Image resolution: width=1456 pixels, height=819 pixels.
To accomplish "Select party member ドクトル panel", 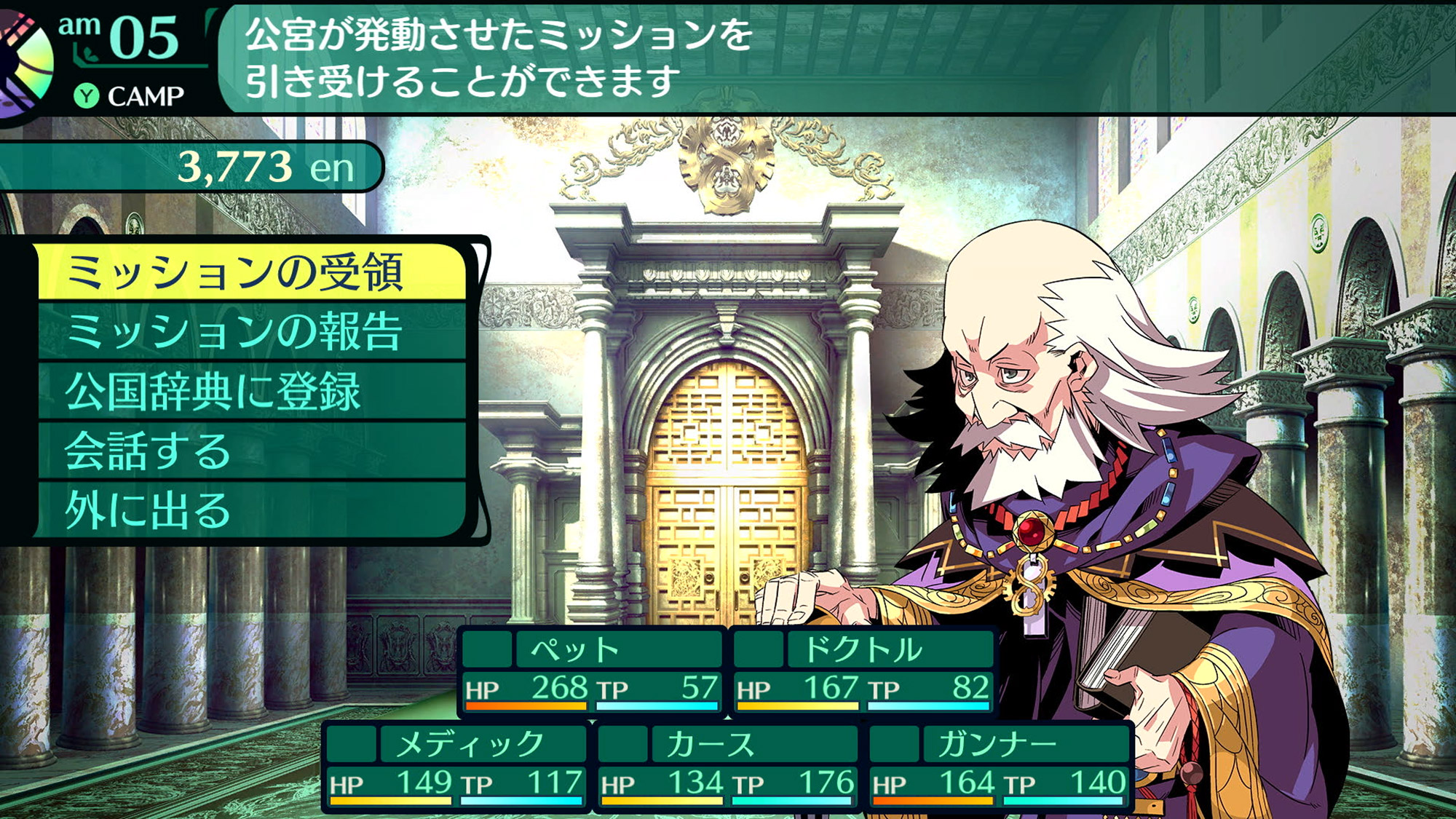I will [863, 670].
